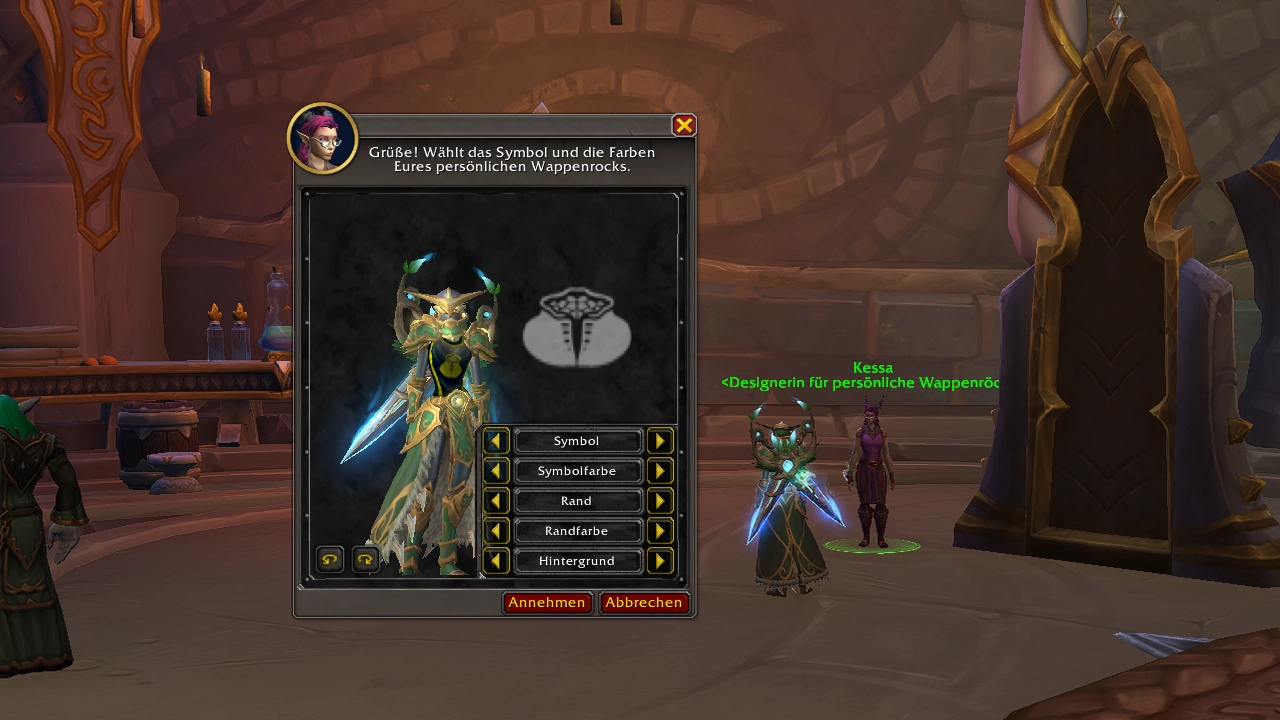Select previous Symbol with left arrow
The width and height of the screenshot is (1280, 720).
click(x=496, y=441)
